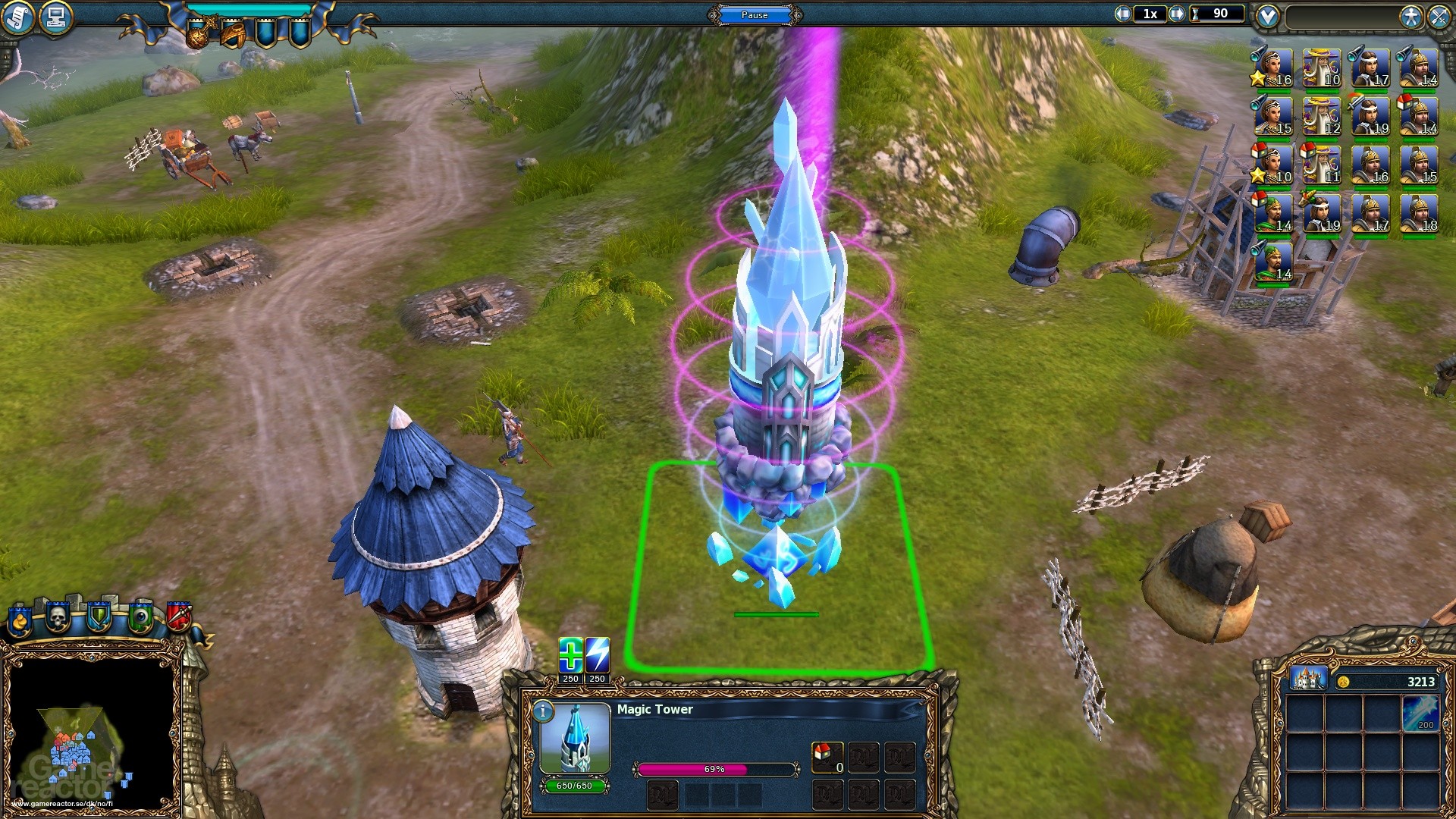Screen dimensions: 1456x819
Task: Select the crown advisor banner at top
Action: pos(199,35)
